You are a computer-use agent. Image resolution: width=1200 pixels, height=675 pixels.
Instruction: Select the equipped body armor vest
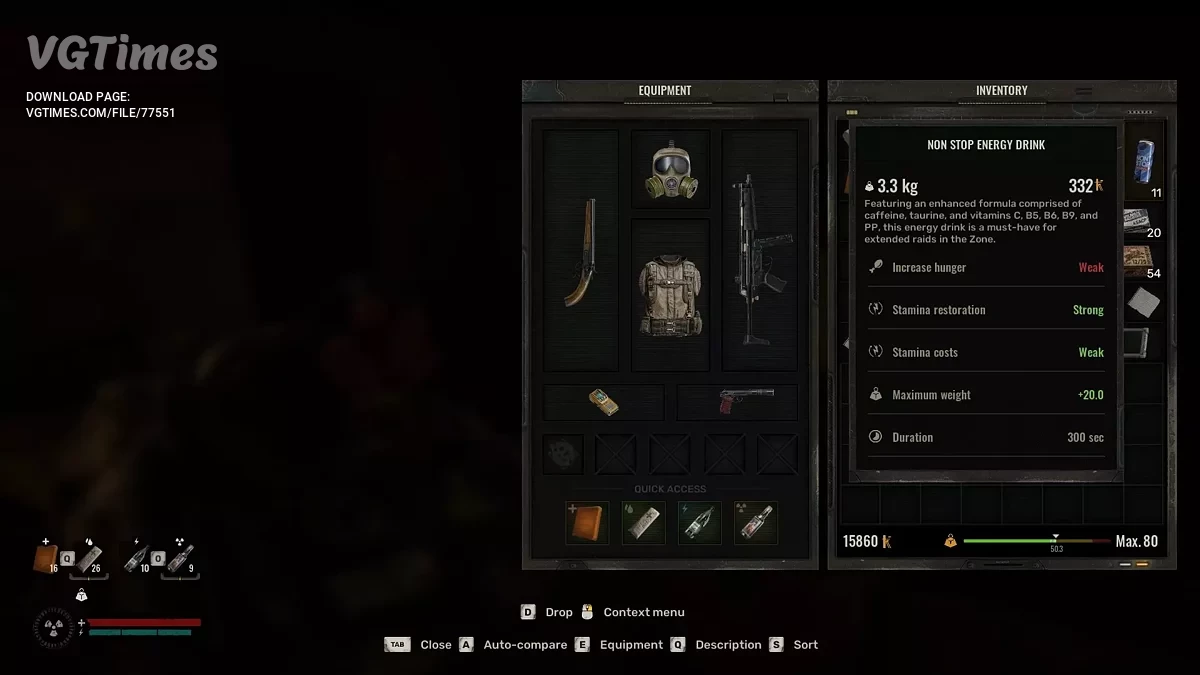click(x=670, y=295)
